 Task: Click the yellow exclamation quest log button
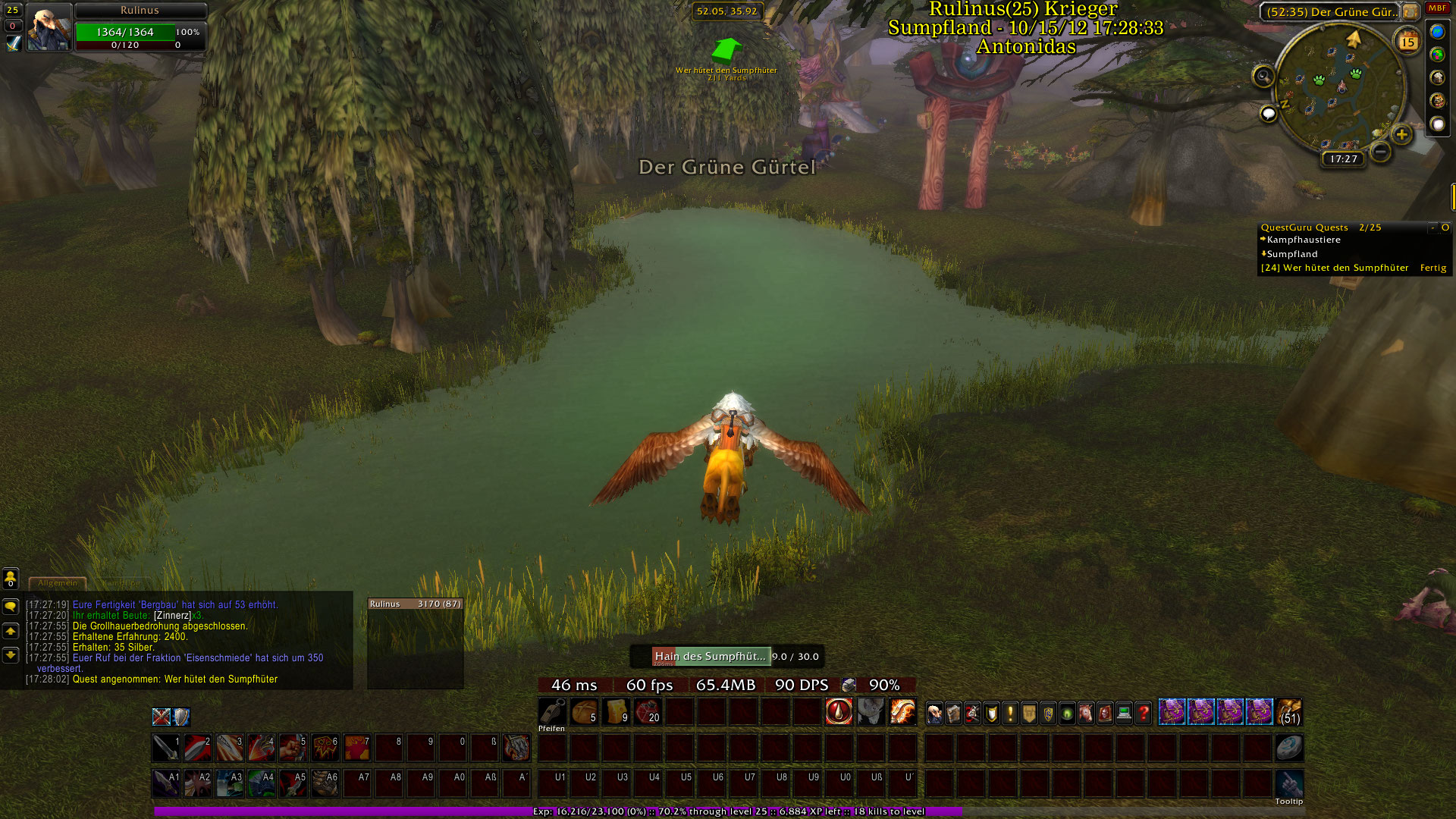click(1010, 713)
